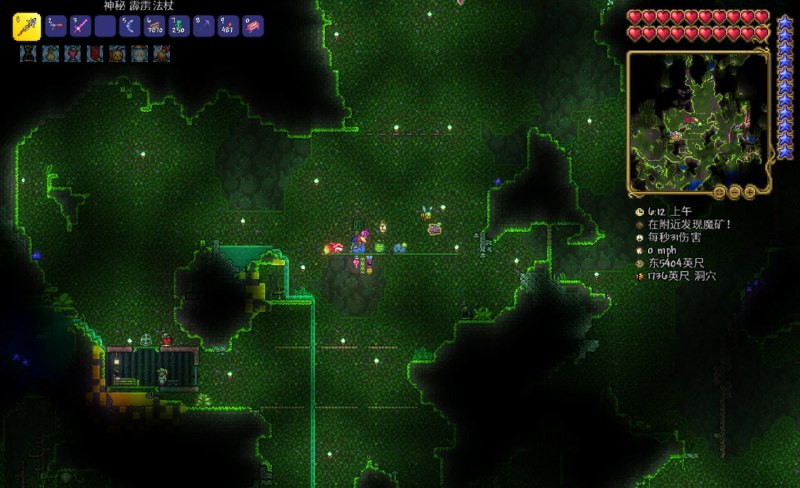Reset the minimap zoom with the circle button

pyautogui.click(x=719, y=191)
